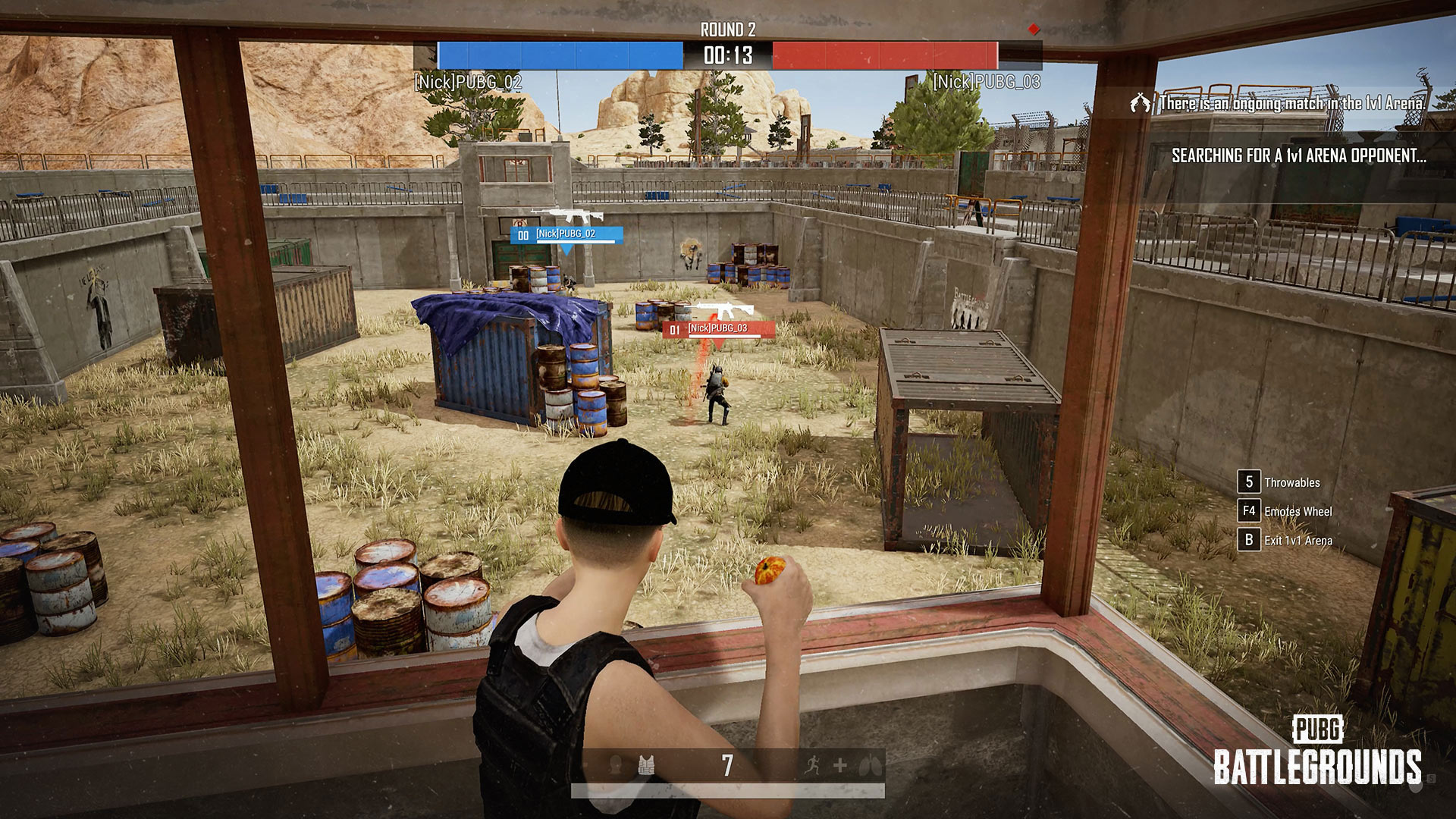Select the helmet slot icon
1456x819 pixels.
[x=614, y=766]
